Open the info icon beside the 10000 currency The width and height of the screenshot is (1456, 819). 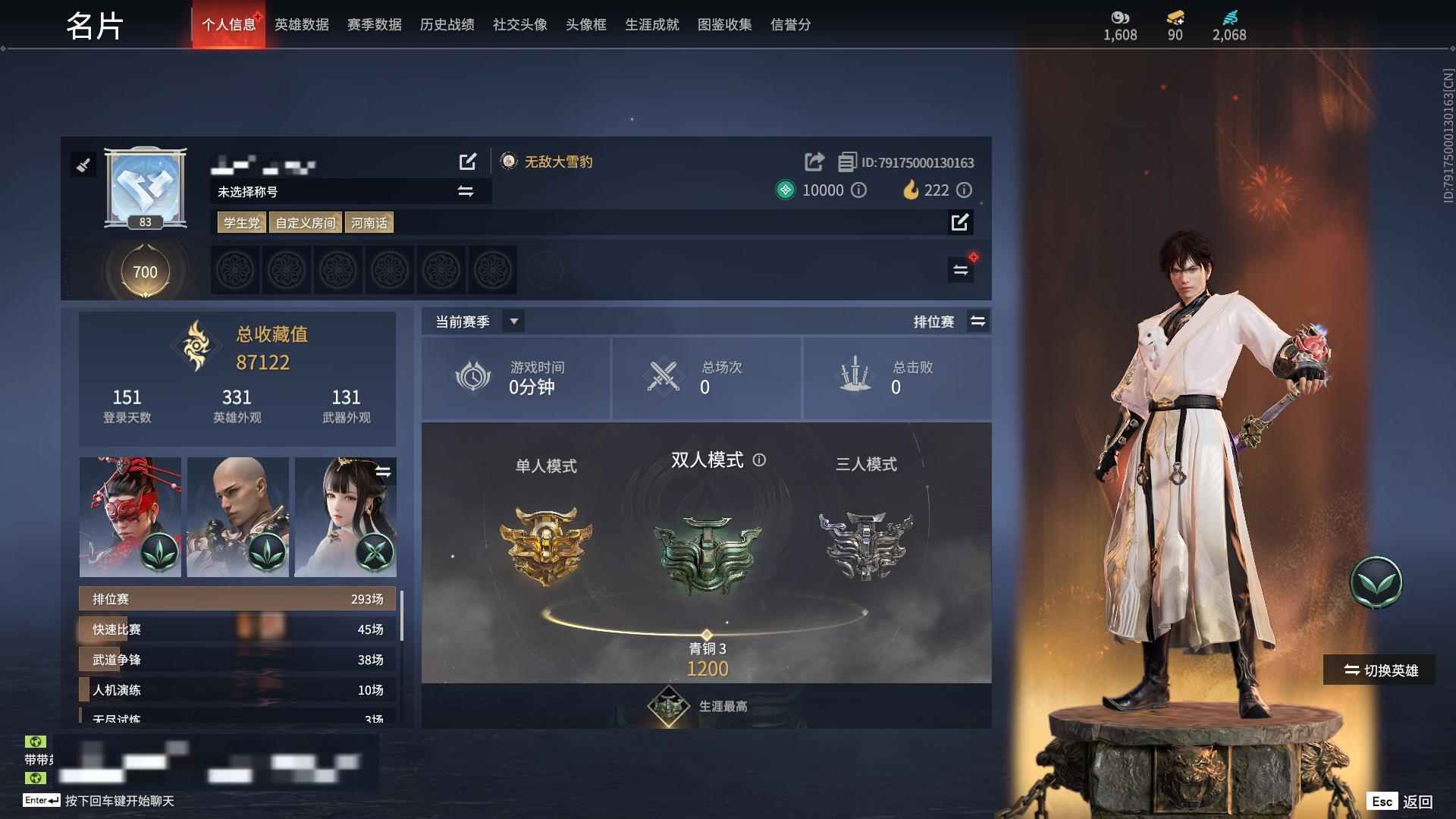pos(858,190)
